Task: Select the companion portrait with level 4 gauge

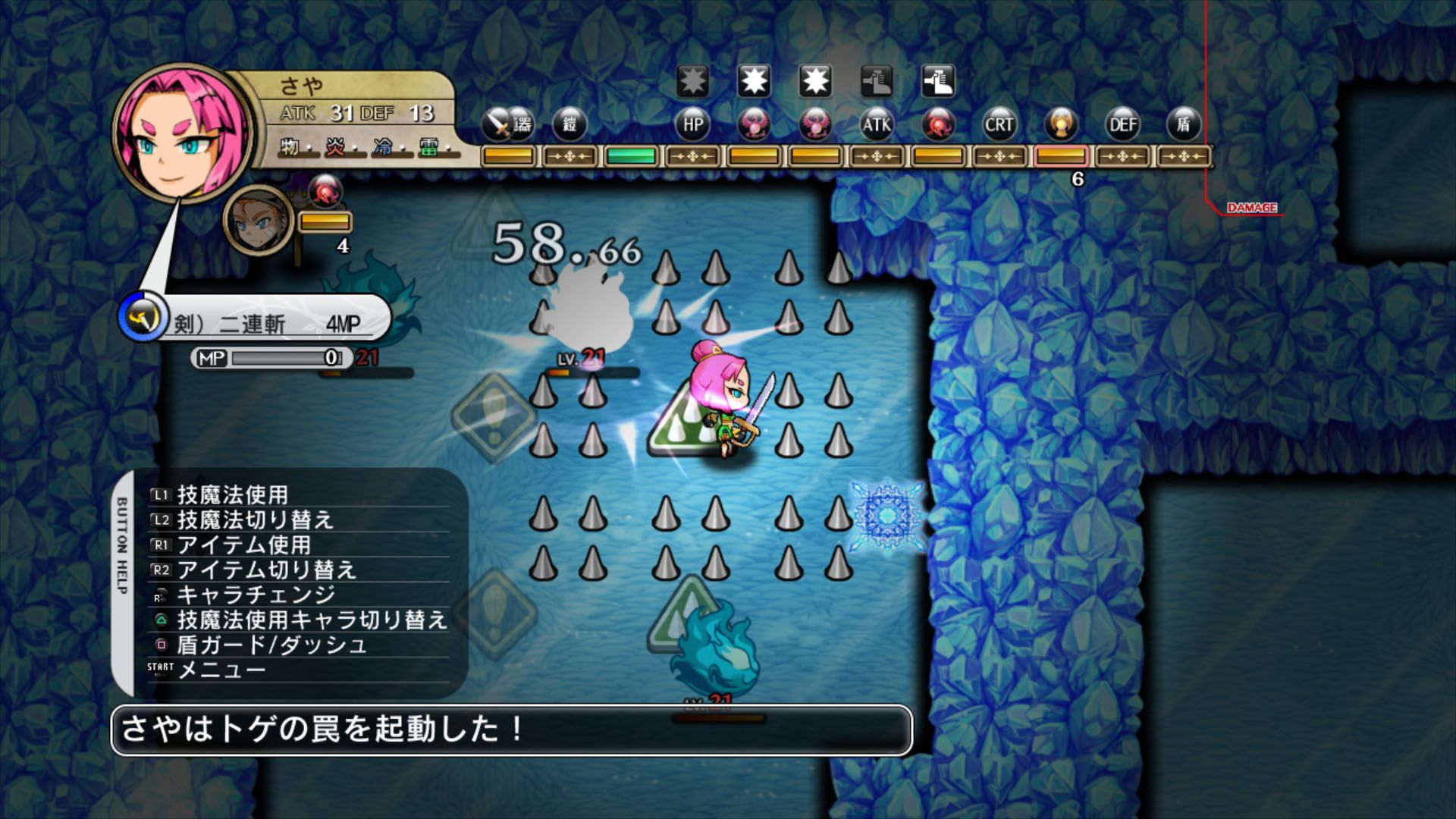Action: coord(258,220)
